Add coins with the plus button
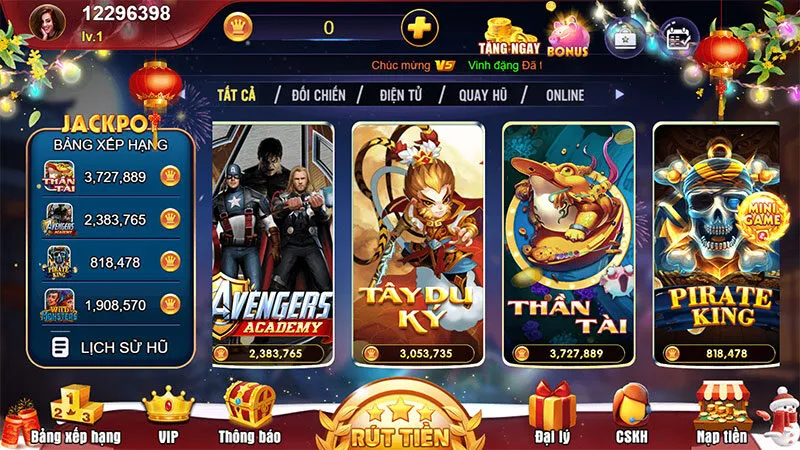This screenshot has height=450, width=800. click(x=419, y=27)
